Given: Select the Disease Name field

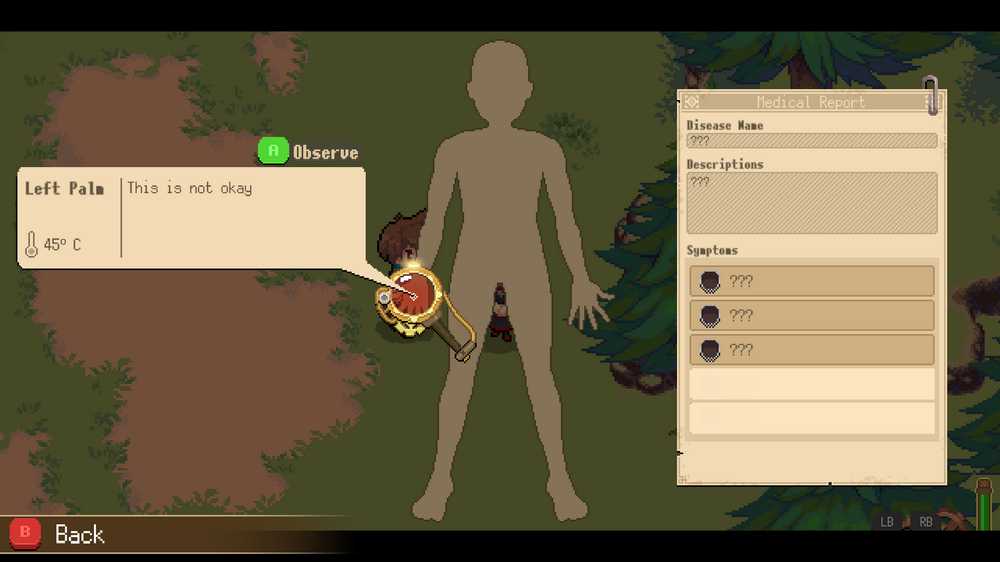Looking at the screenshot, I should point(811,141).
